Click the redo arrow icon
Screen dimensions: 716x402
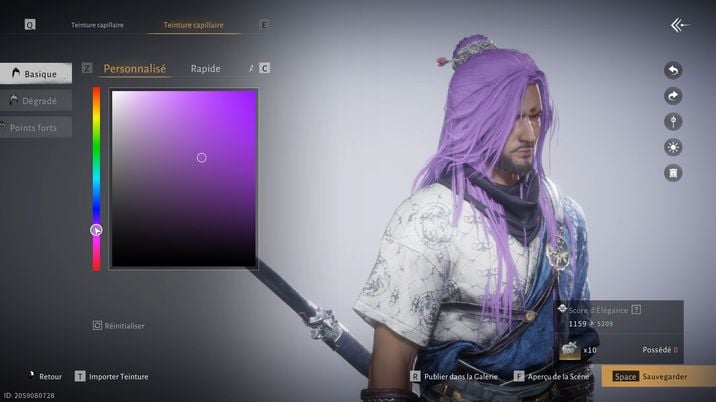pos(673,96)
